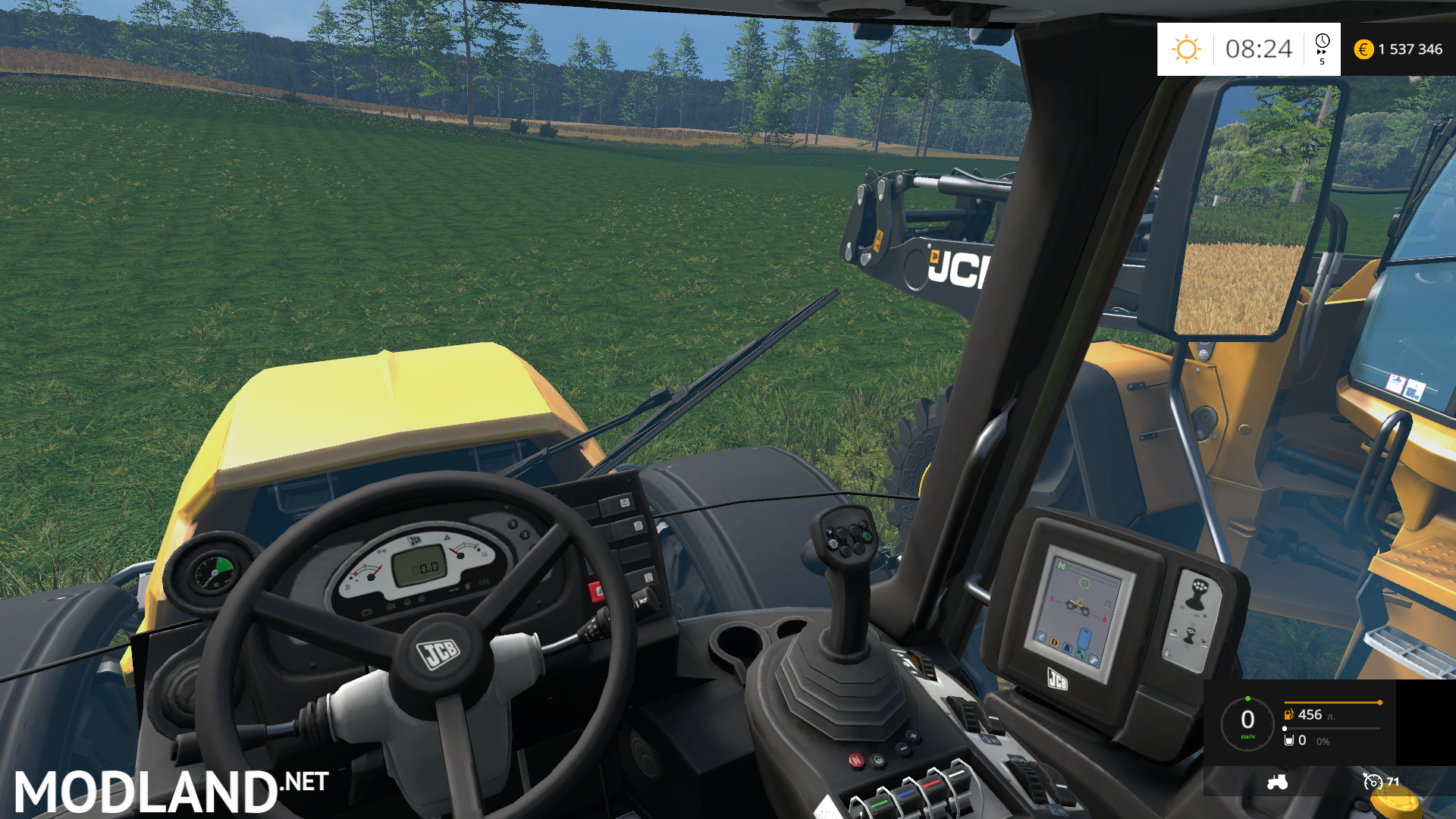Click the sun weather icon in the top bar

coord(1187,49)
